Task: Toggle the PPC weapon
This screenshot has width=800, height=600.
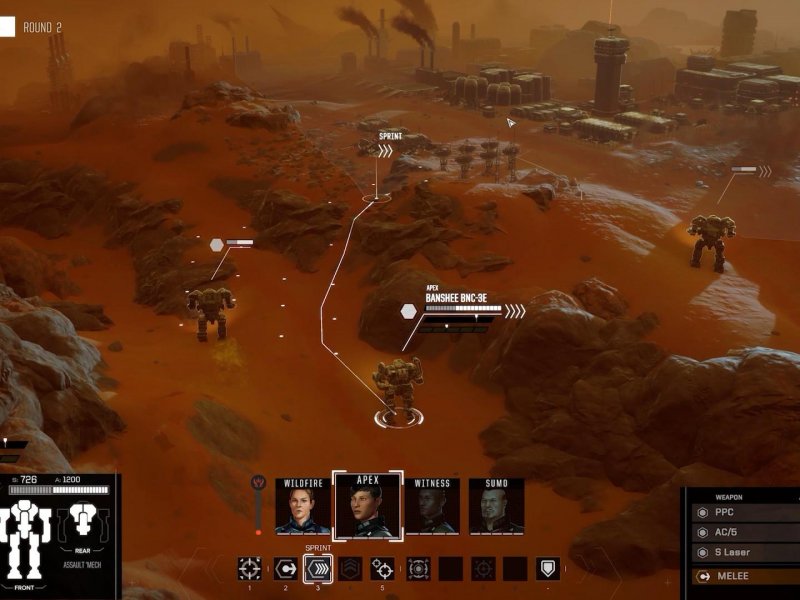Action: pyautogui.click(x=745, y=511)
